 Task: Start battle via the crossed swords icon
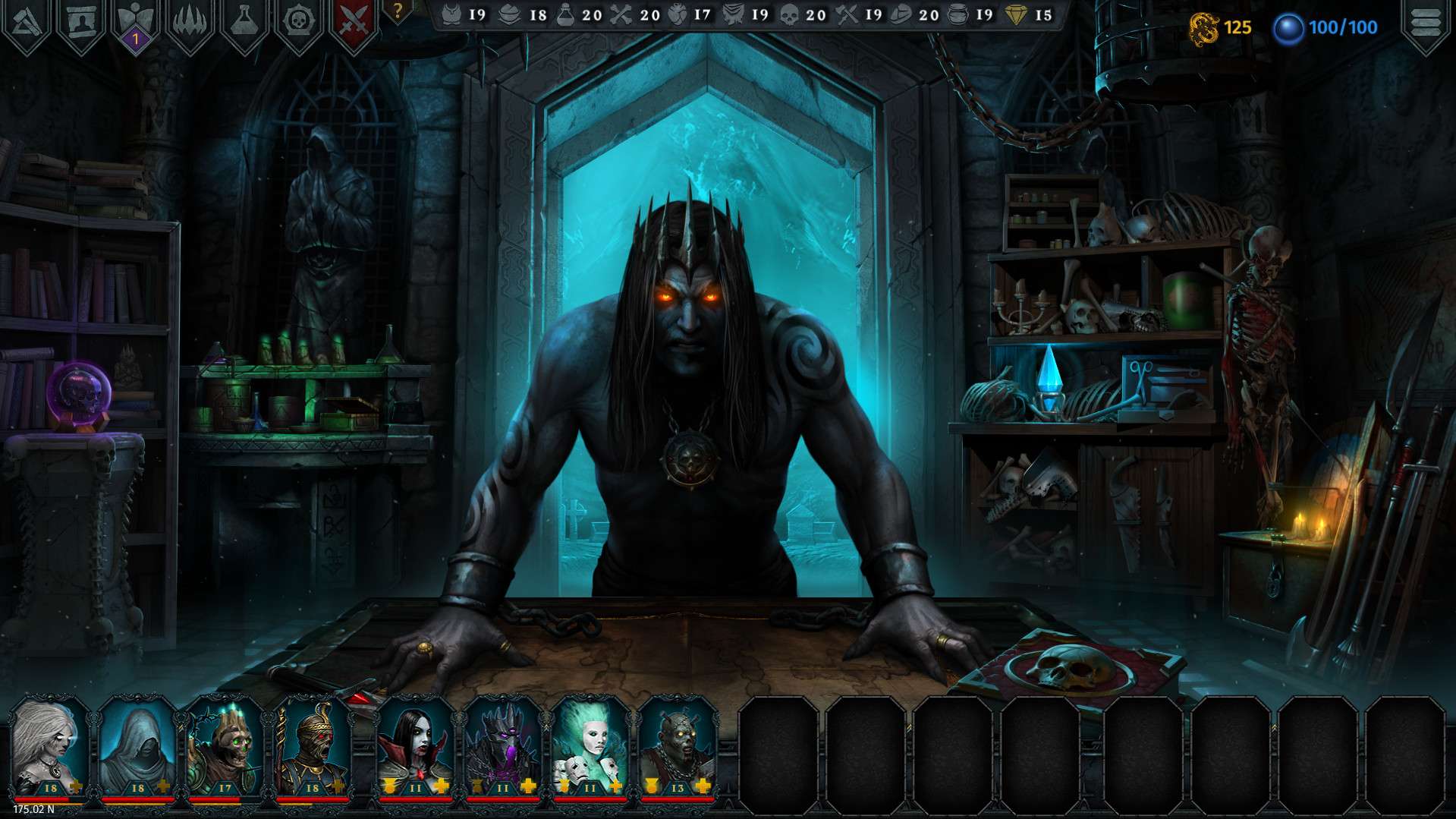point(352,20)
